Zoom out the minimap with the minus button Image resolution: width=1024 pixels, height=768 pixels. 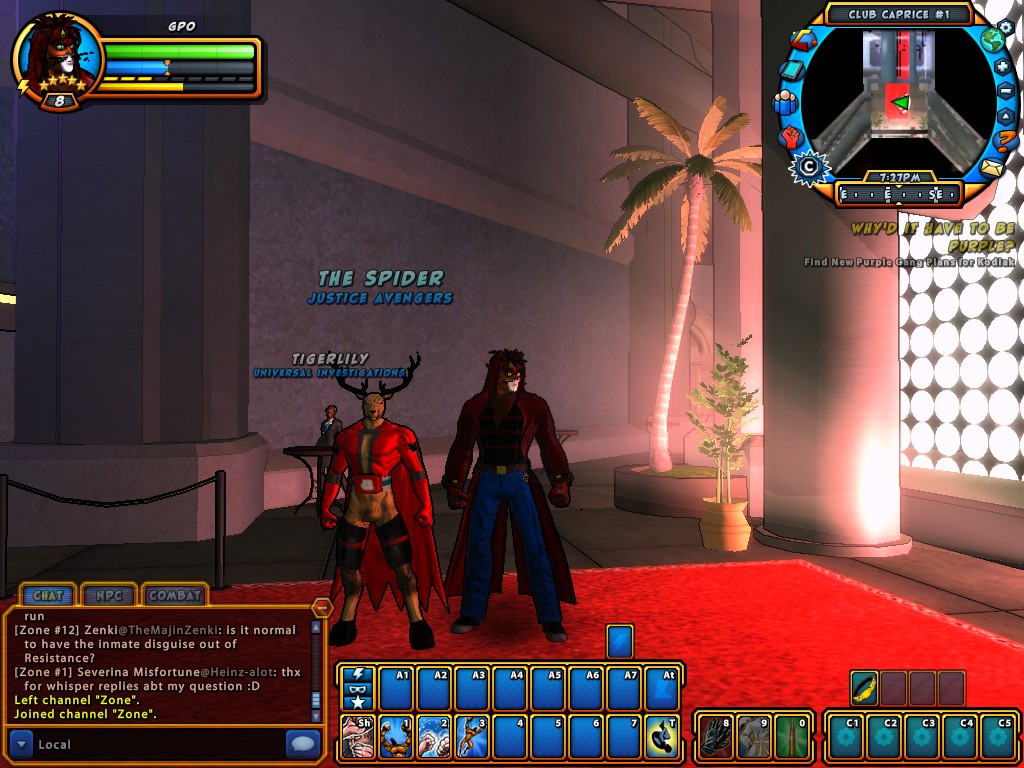[x=1006, y=92]
